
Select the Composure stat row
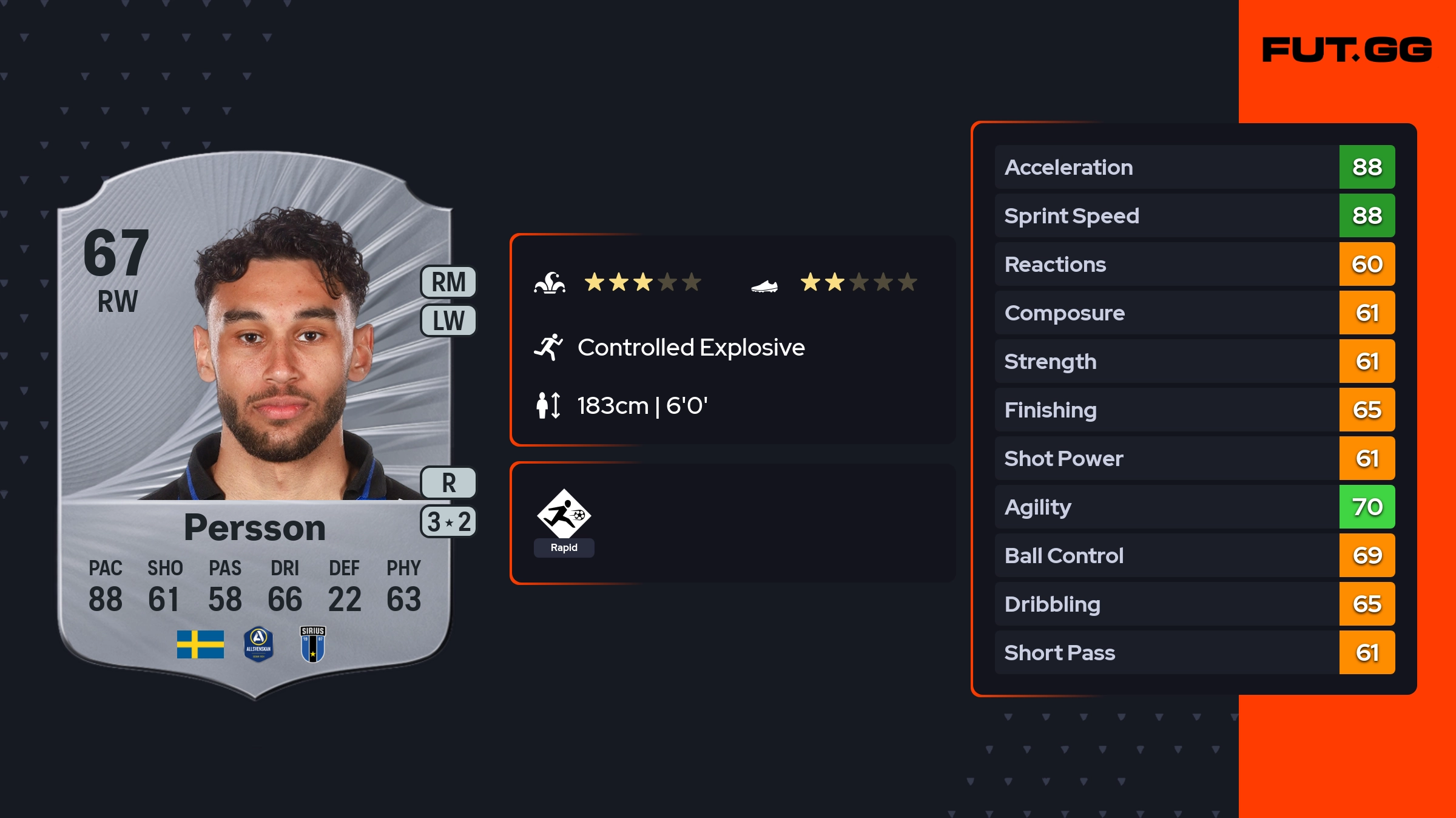click(x=1194, y=313)
